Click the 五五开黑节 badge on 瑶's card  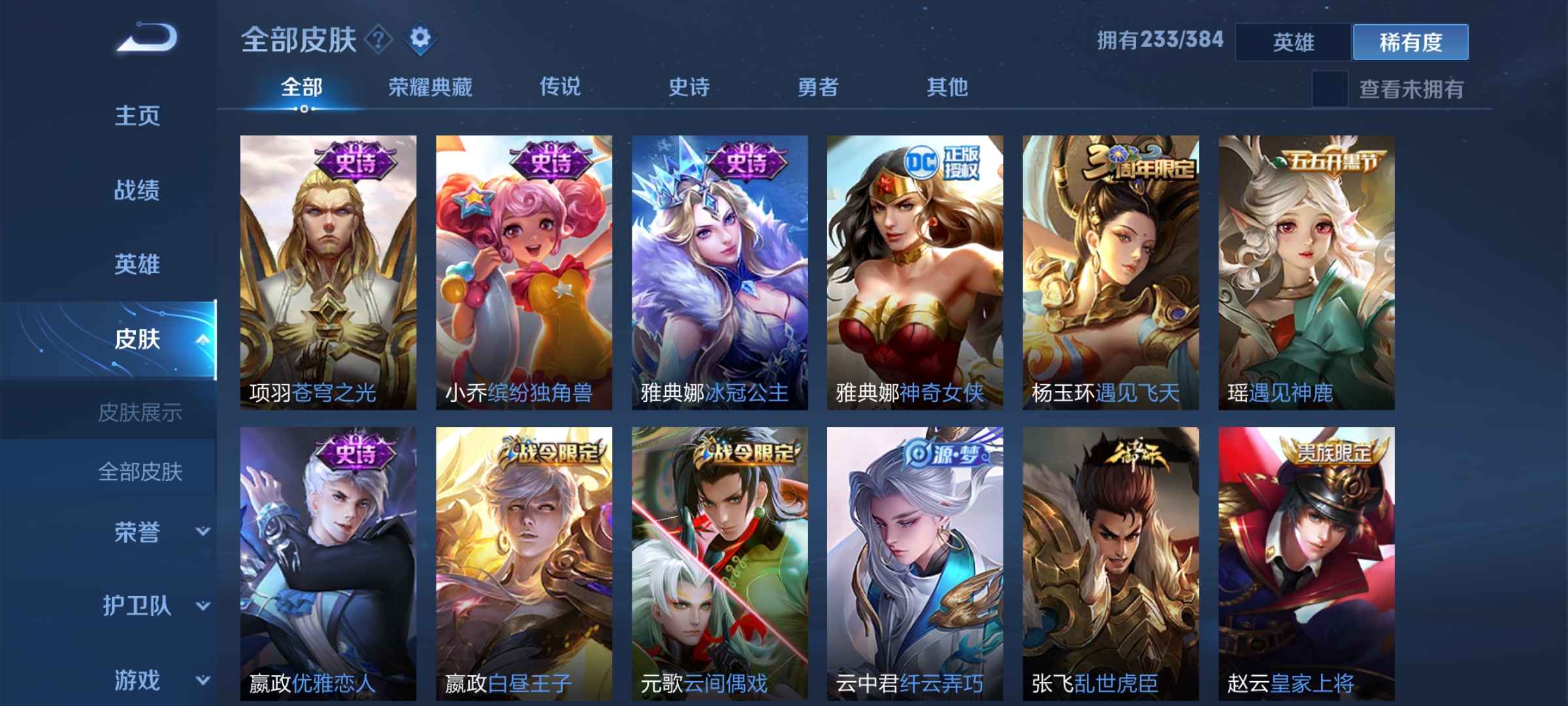1333,162
